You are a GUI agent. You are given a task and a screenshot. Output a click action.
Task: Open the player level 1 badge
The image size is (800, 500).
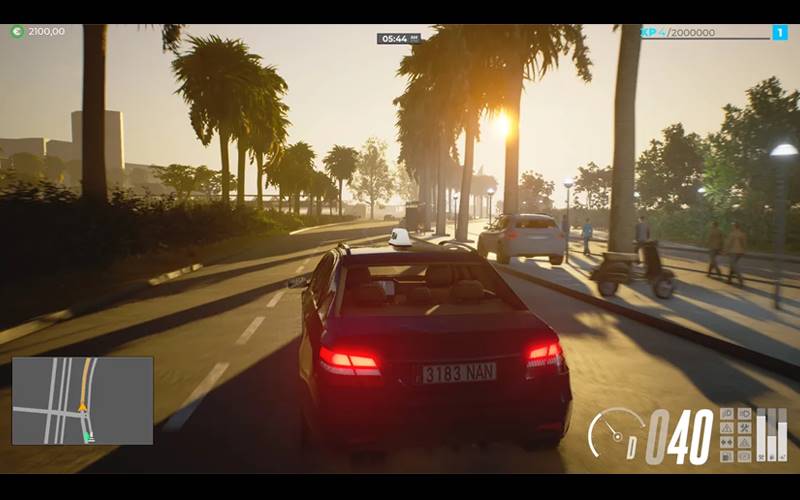point(780,33)
